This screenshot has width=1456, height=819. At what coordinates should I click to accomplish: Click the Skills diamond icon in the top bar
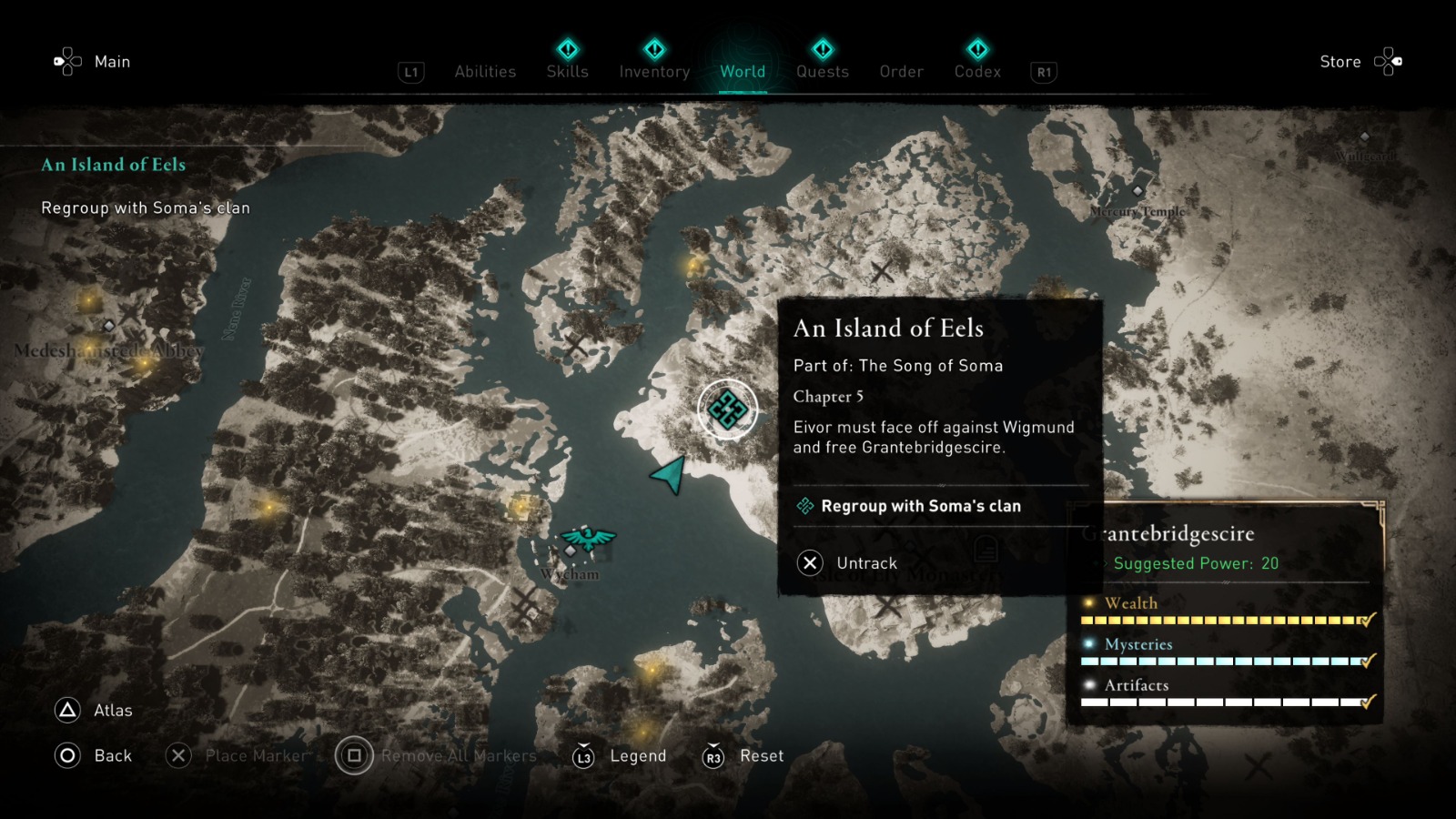pos(566,50)
